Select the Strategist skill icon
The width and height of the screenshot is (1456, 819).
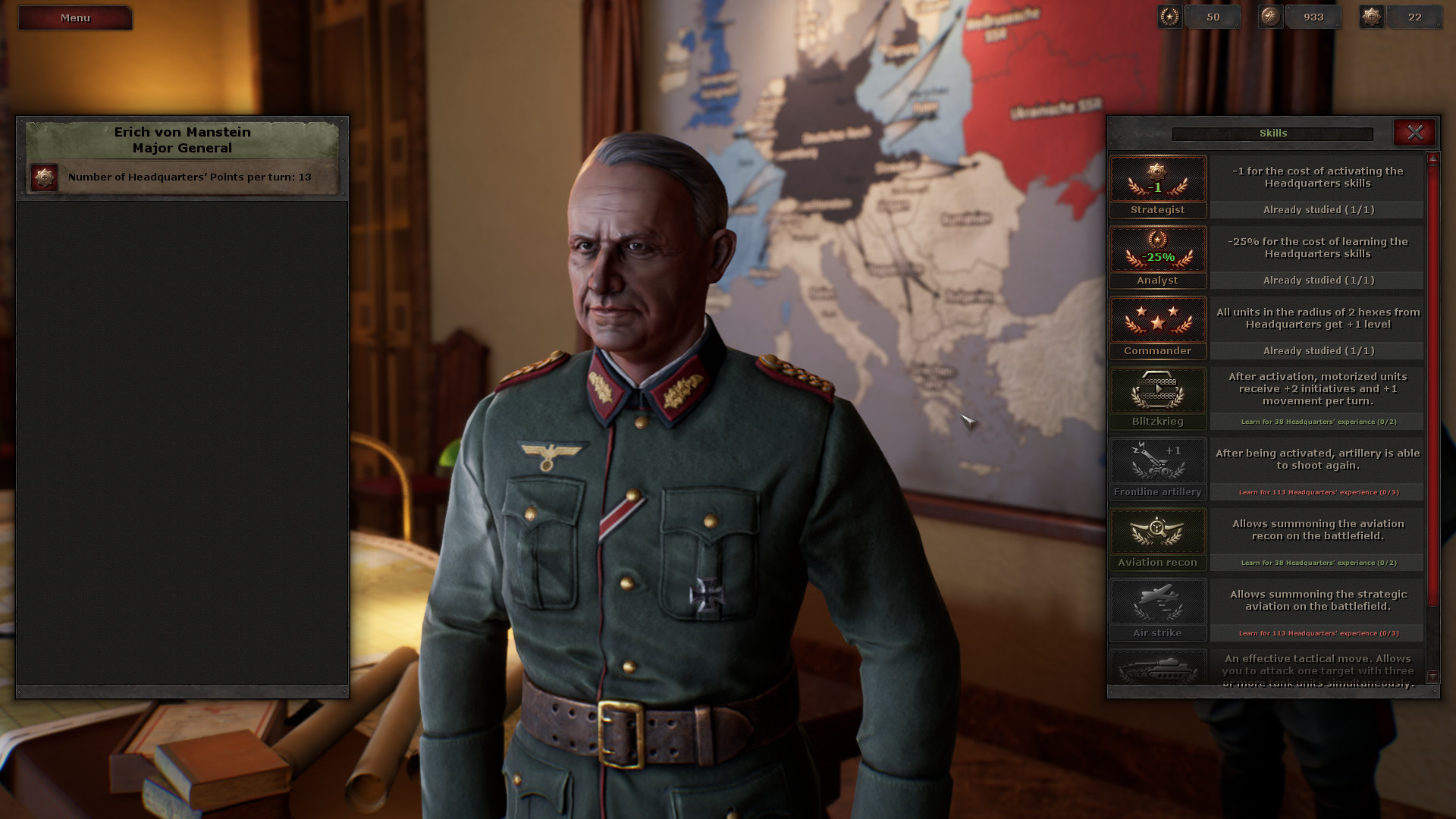(1157, 180)
